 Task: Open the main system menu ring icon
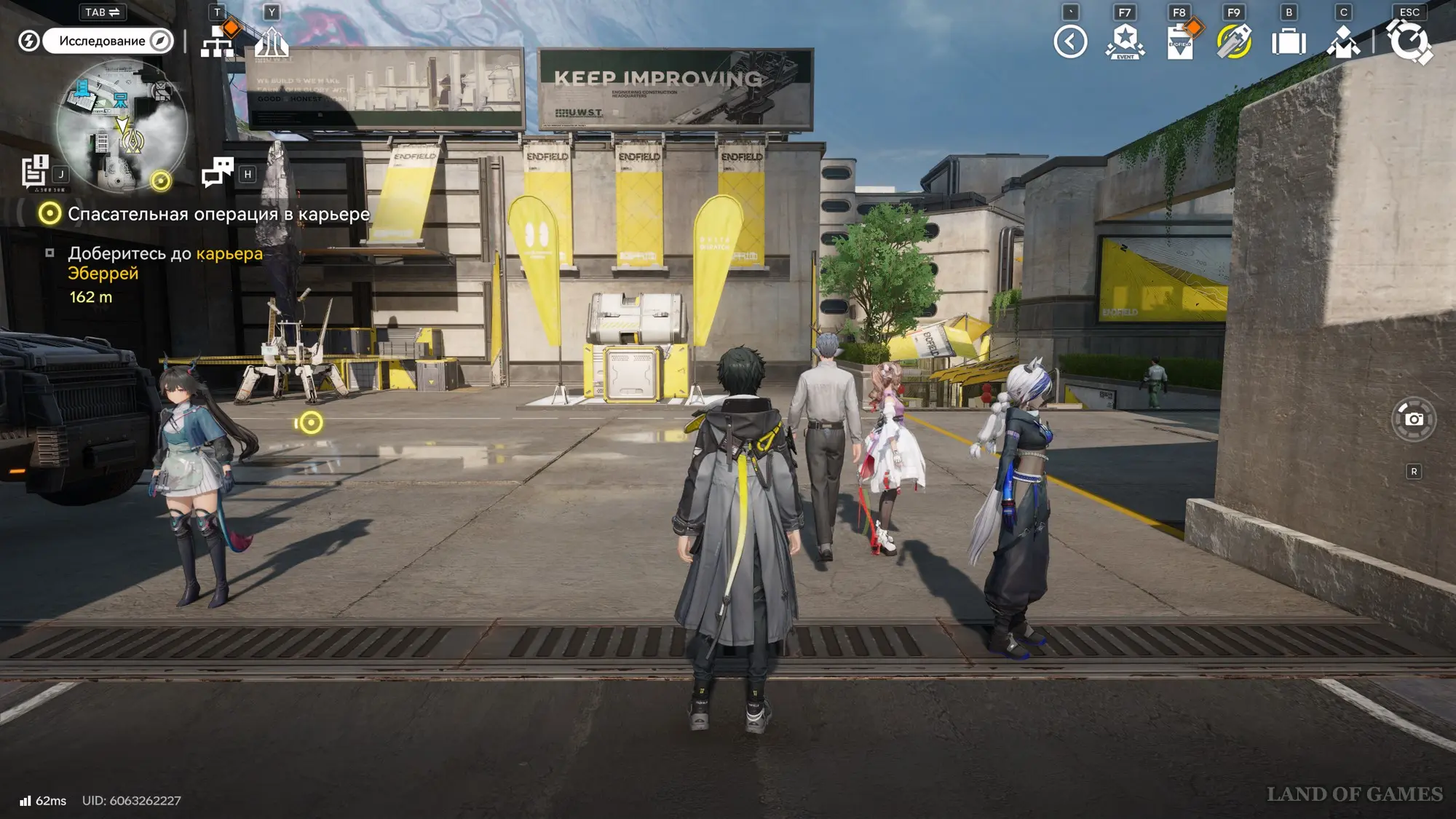(x=1409, y=41)
